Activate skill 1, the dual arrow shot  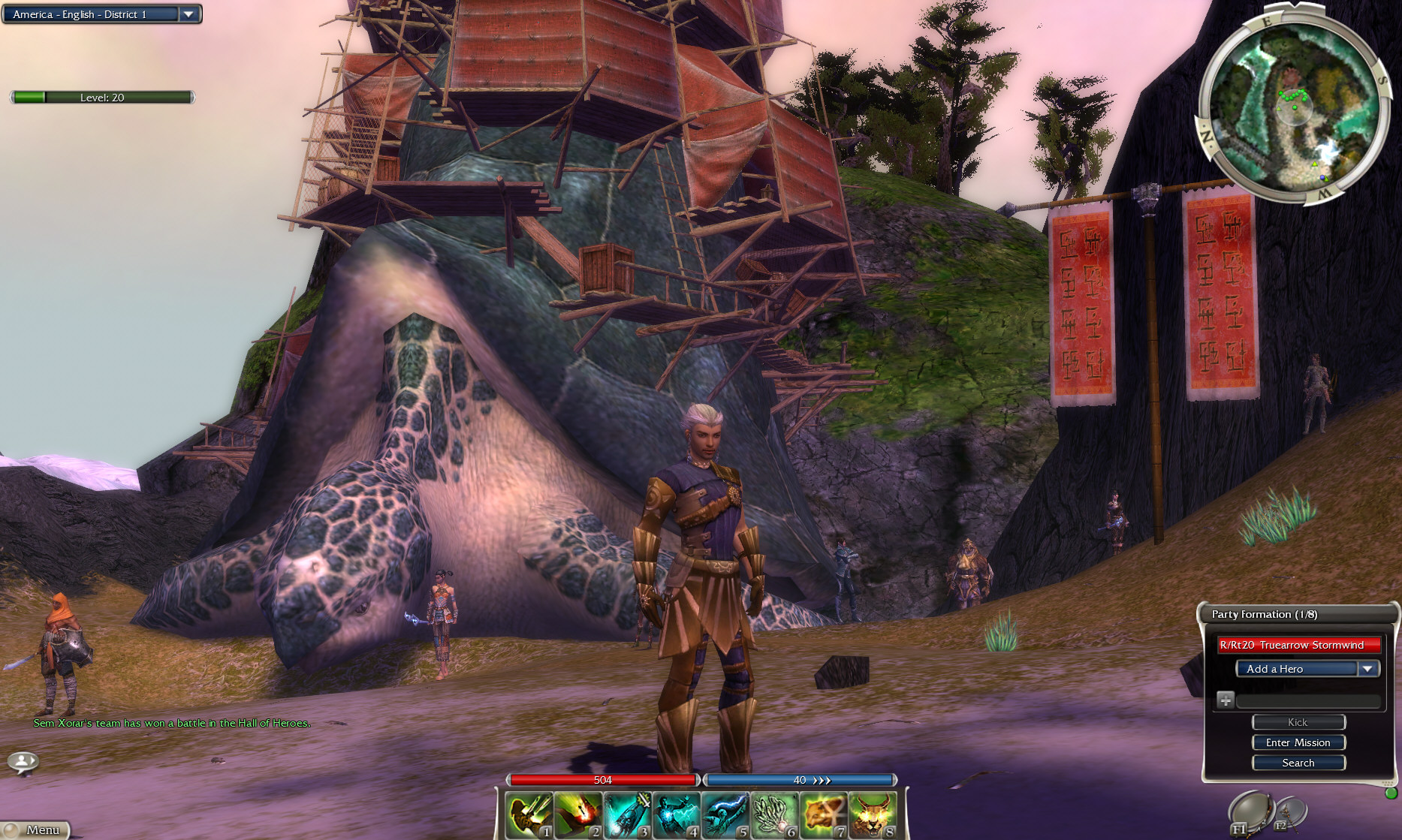point(529,815)
